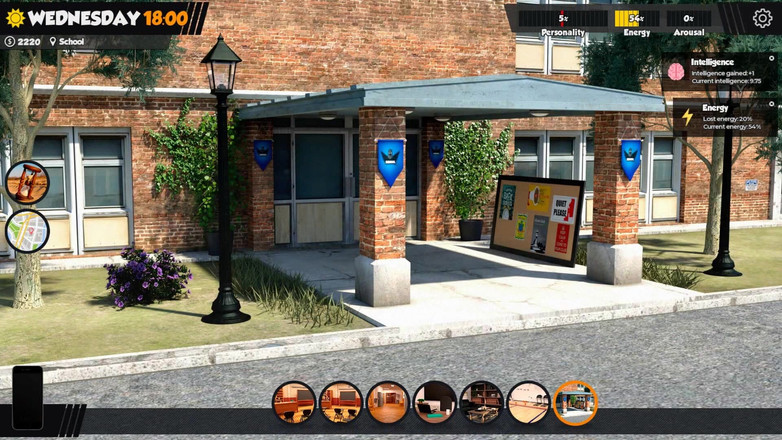Open the city map icon

(x=27, y=231)
